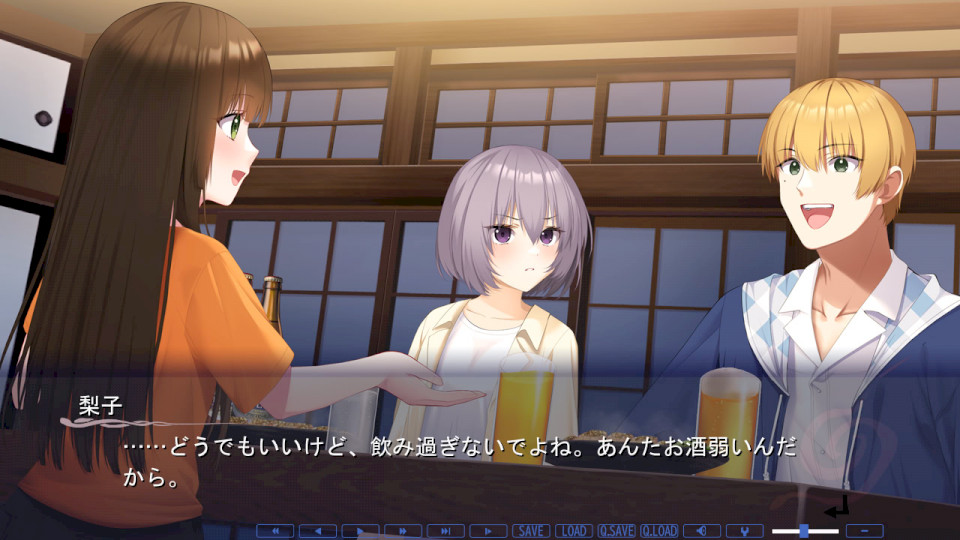This screenshot has height=540, width=960.
Task: Hide the message window with the minus button
Action: pyautogui.click(x=864, y=531)
